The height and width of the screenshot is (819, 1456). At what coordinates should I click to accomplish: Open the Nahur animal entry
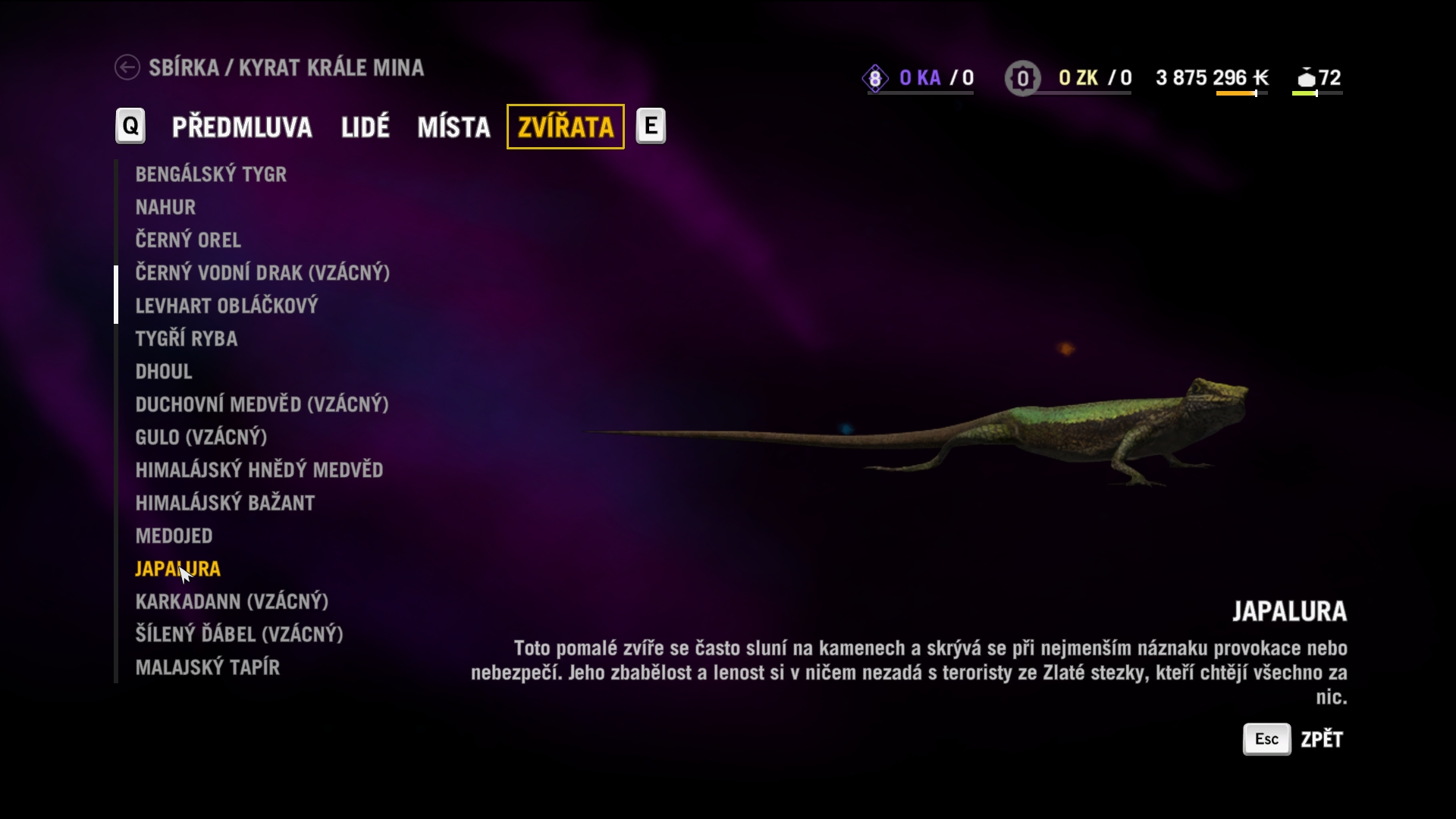point(165,207)
